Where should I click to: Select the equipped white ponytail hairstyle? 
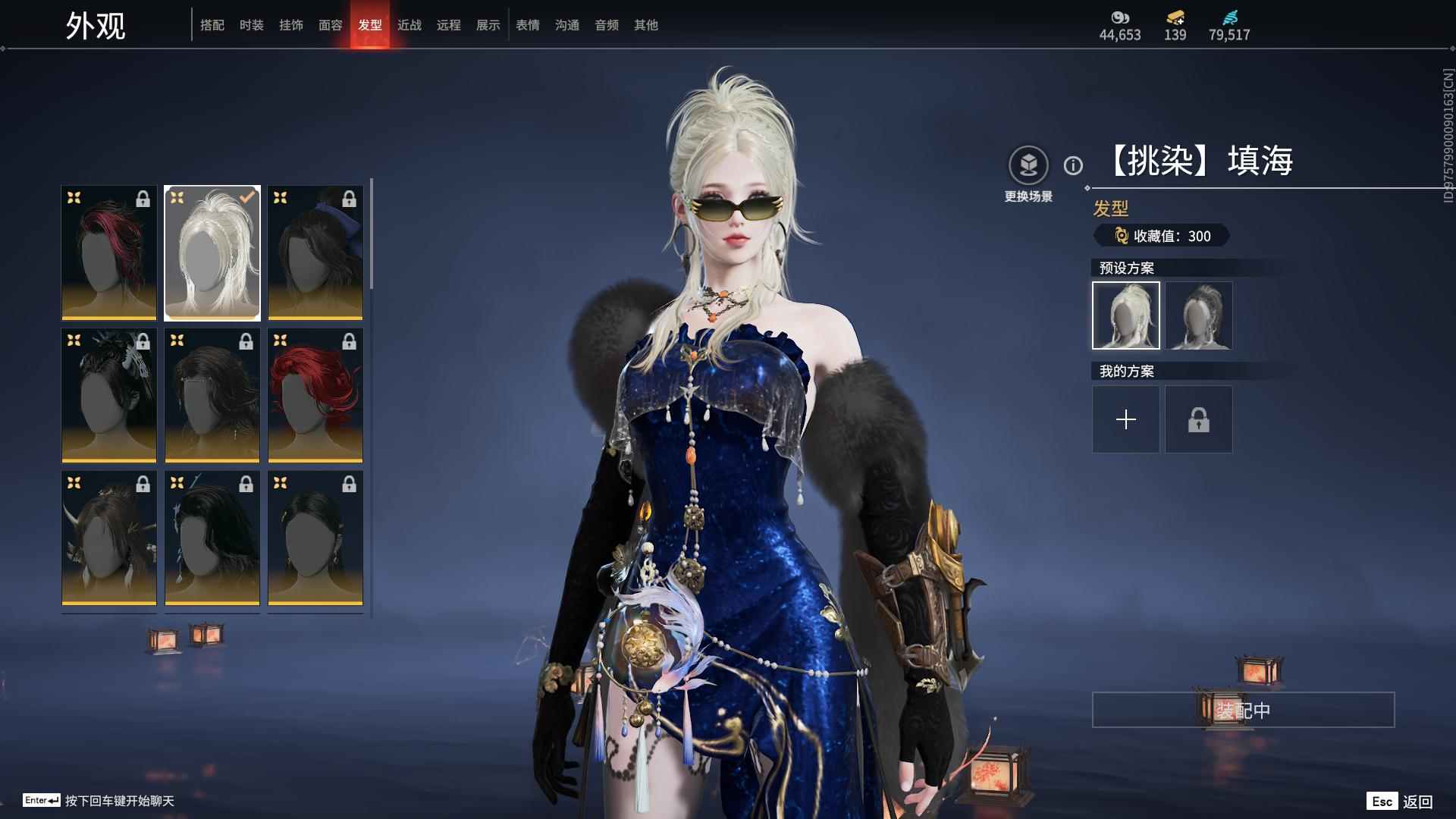(212, 253)
